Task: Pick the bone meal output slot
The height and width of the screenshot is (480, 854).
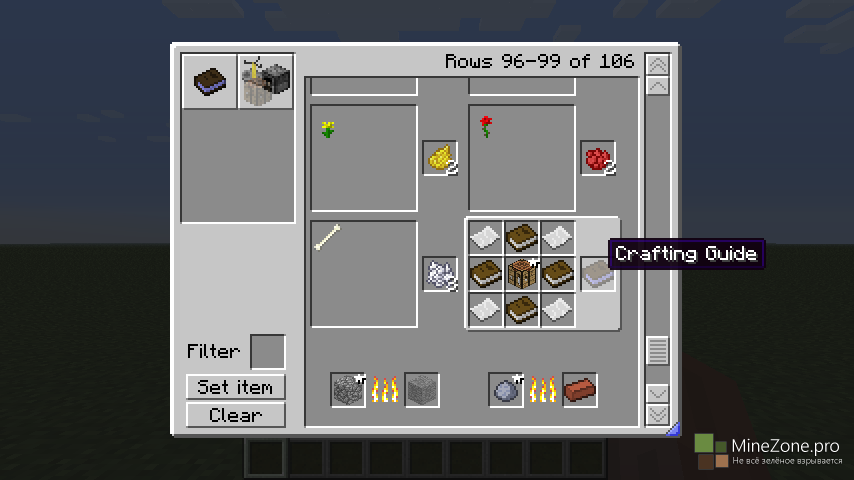Action: [x=440, y=273]
